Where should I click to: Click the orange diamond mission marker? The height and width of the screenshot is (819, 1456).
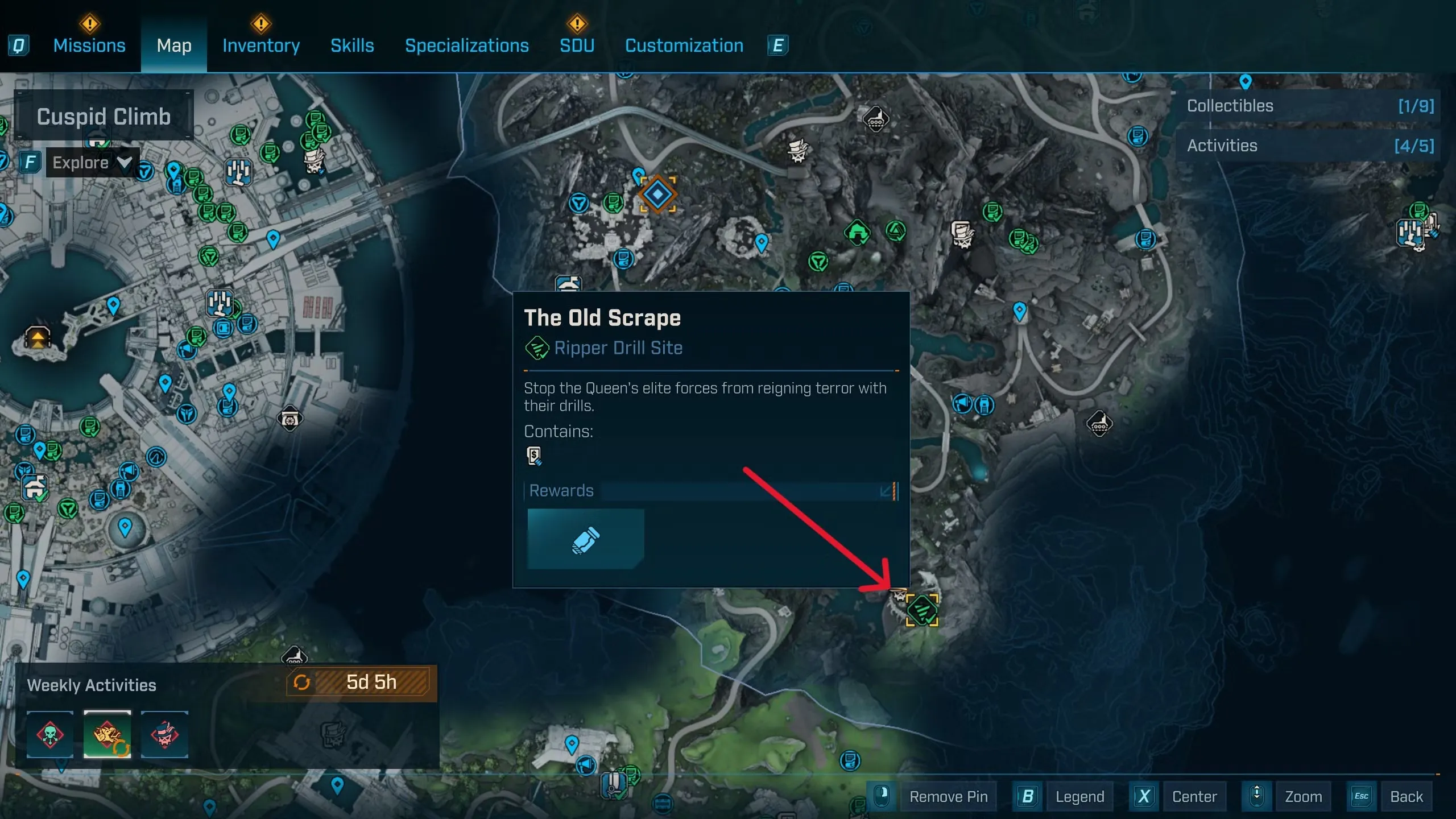click(657, 195)
